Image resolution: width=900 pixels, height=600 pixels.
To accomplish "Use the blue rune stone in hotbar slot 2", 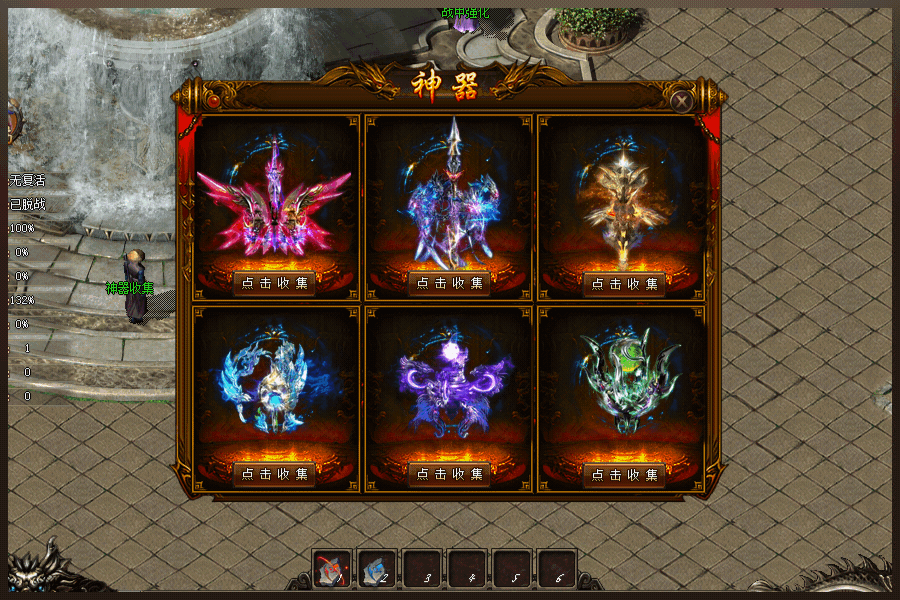I will coord(376,569).
